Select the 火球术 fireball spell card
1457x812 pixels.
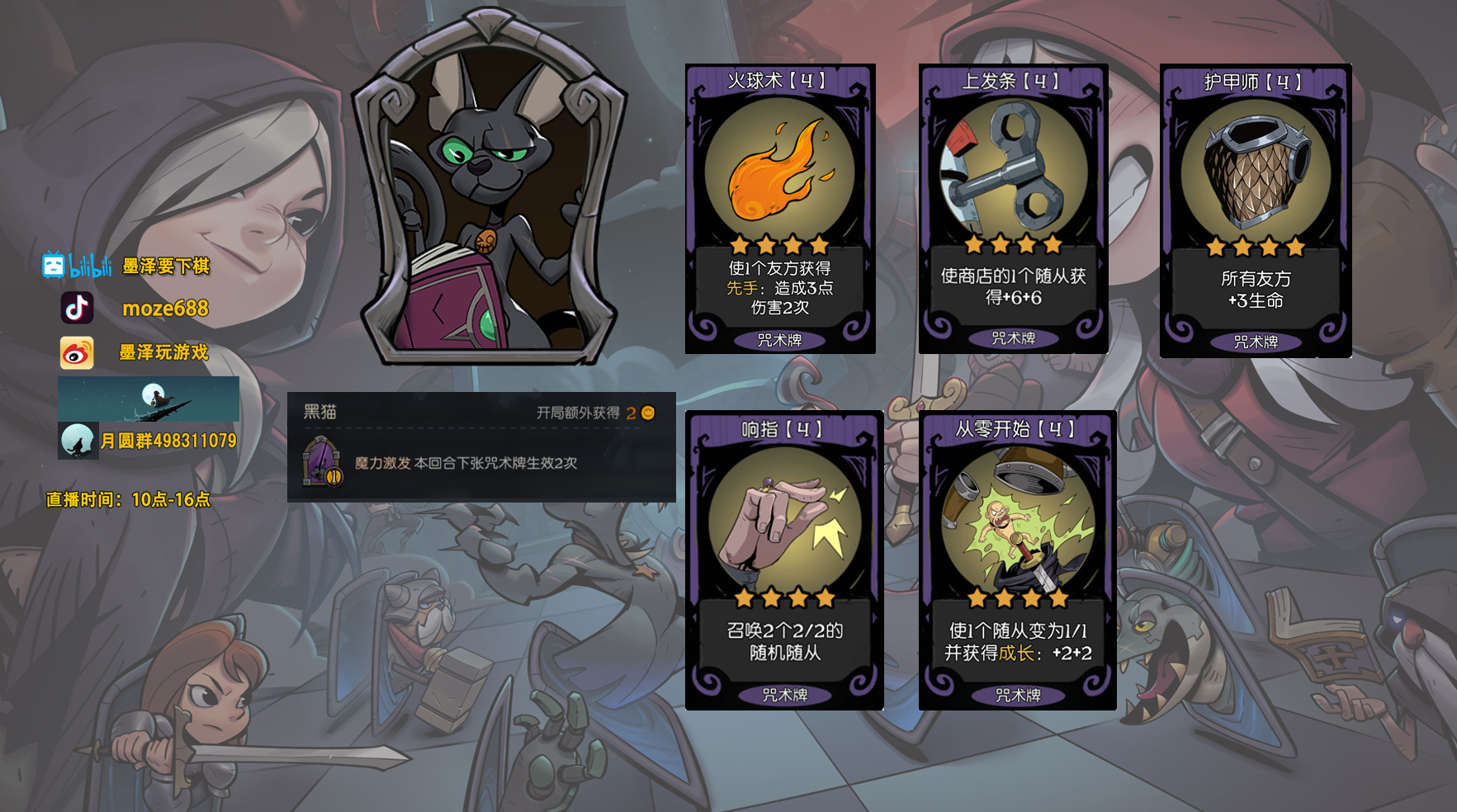[x=780, y=209]
